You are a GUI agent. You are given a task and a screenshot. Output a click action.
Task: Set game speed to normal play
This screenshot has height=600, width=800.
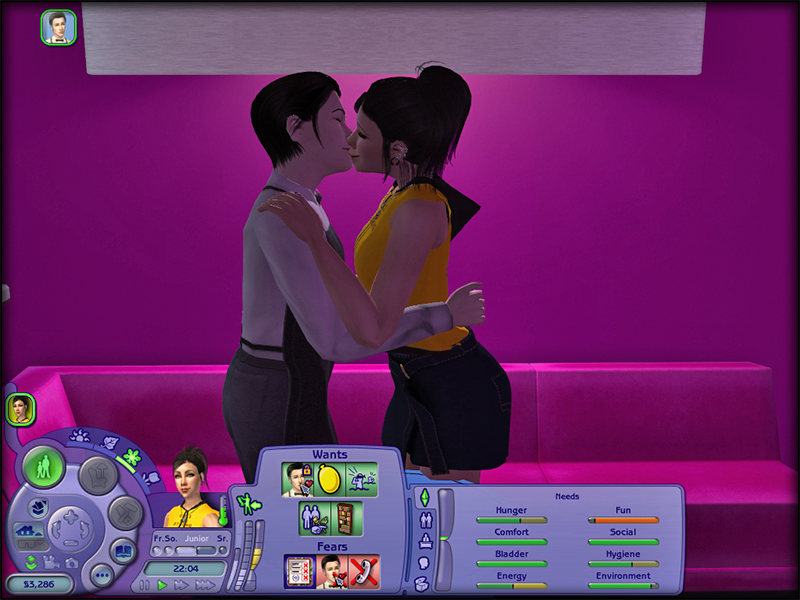coord(162,585)
